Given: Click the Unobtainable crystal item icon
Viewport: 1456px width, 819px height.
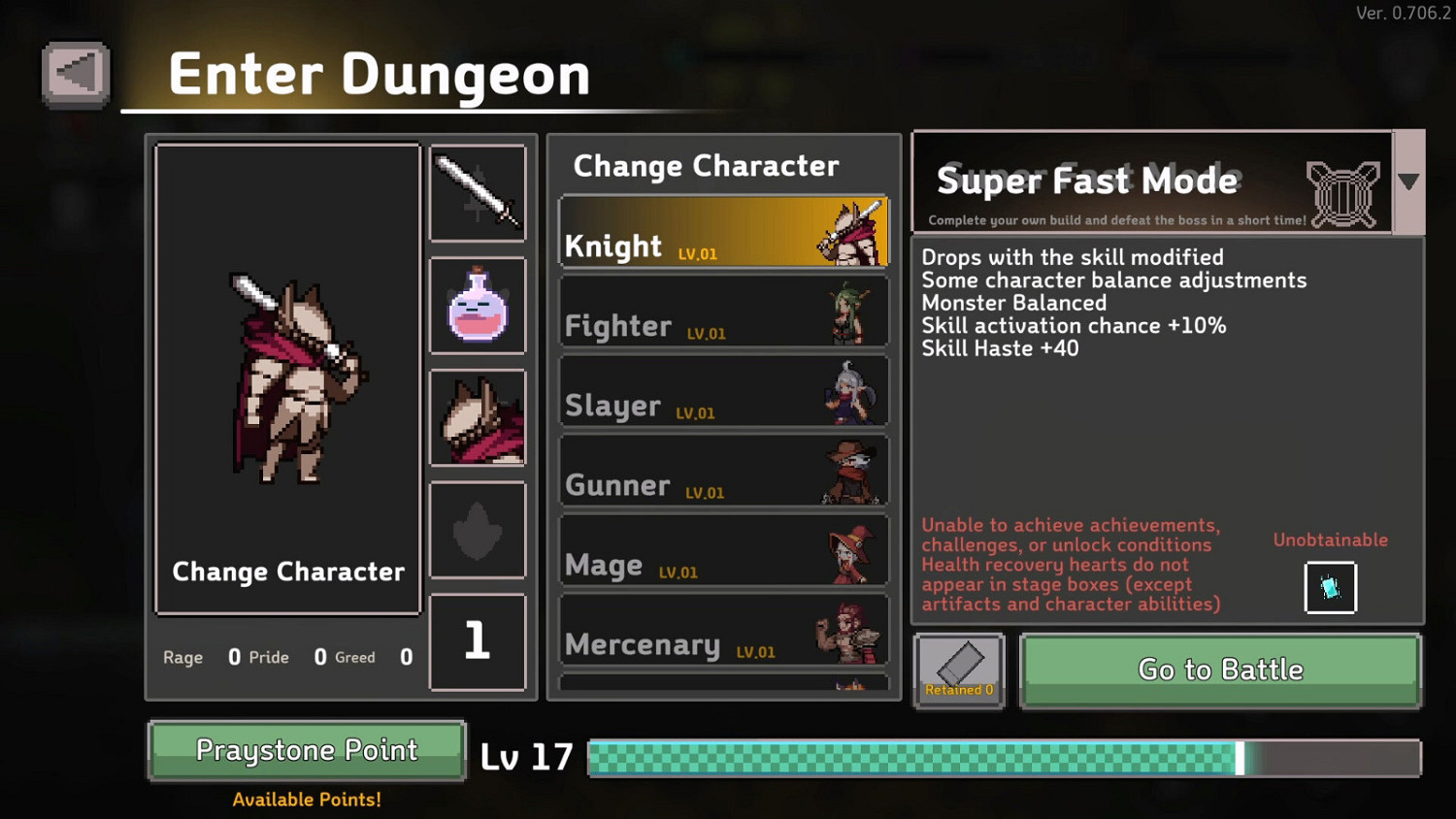Looking at the screenshot, I should [1330, 587].
